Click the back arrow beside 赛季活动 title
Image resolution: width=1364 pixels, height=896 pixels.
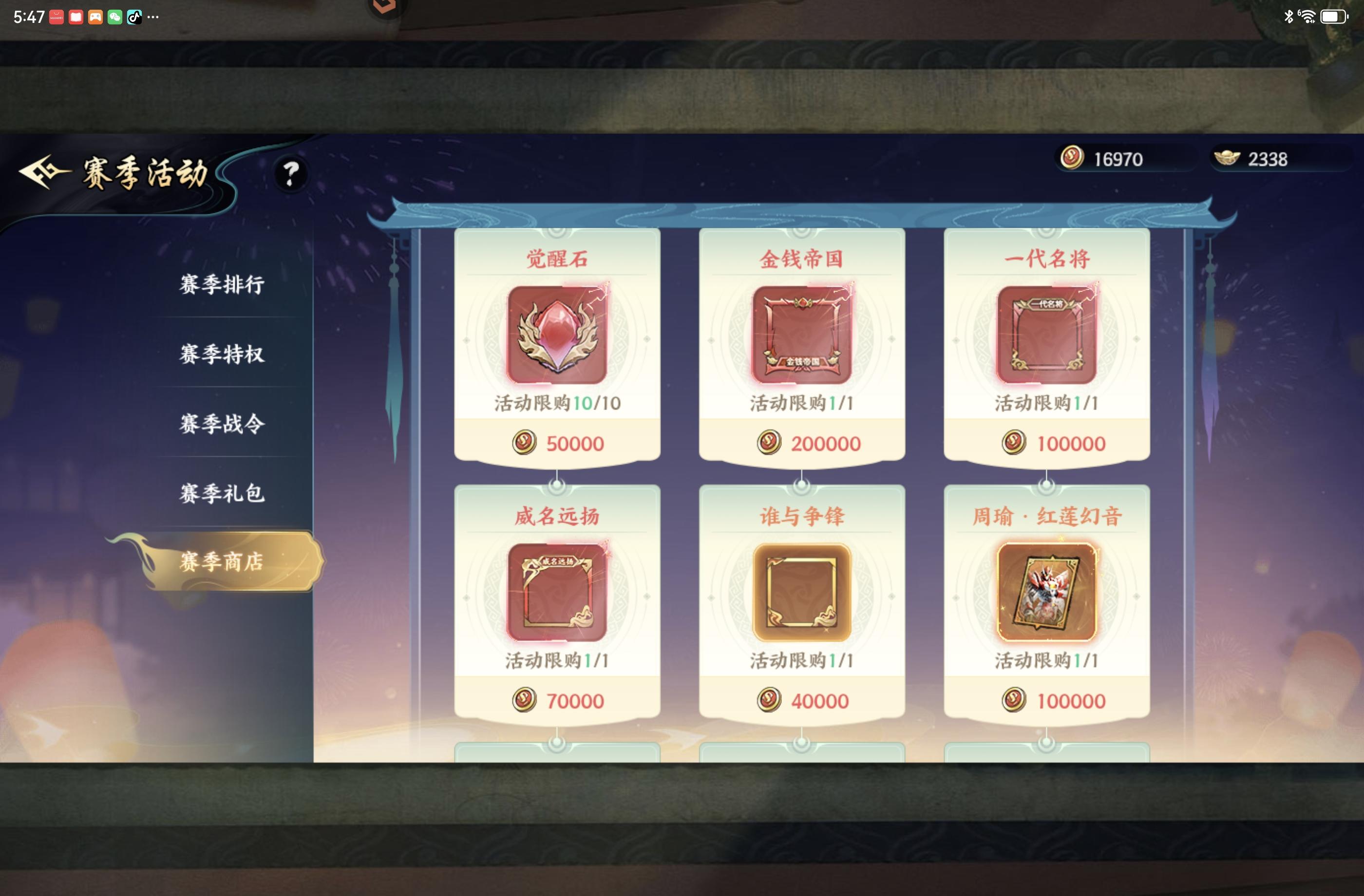45,171
